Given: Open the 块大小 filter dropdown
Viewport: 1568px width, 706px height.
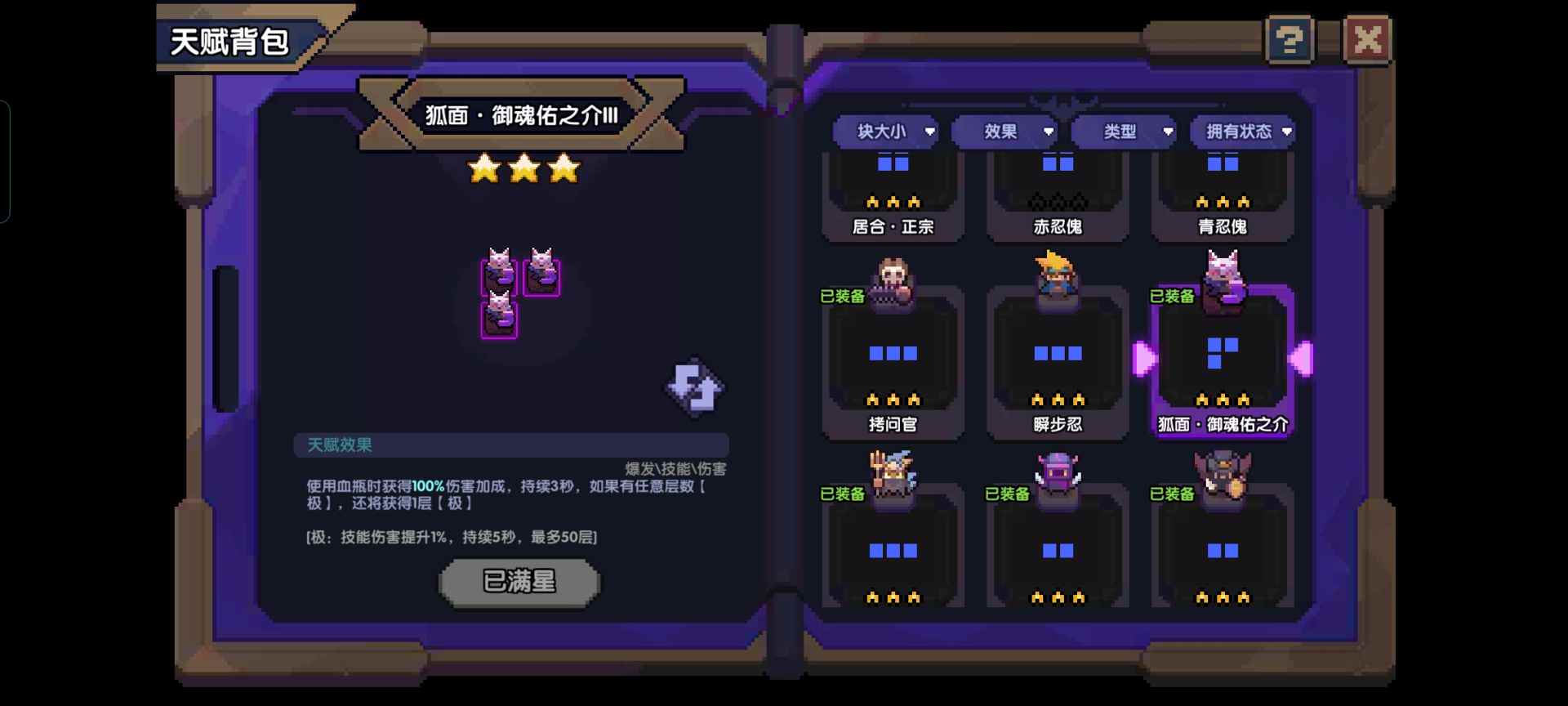Looking at the screenshot, I should [884, 132].
